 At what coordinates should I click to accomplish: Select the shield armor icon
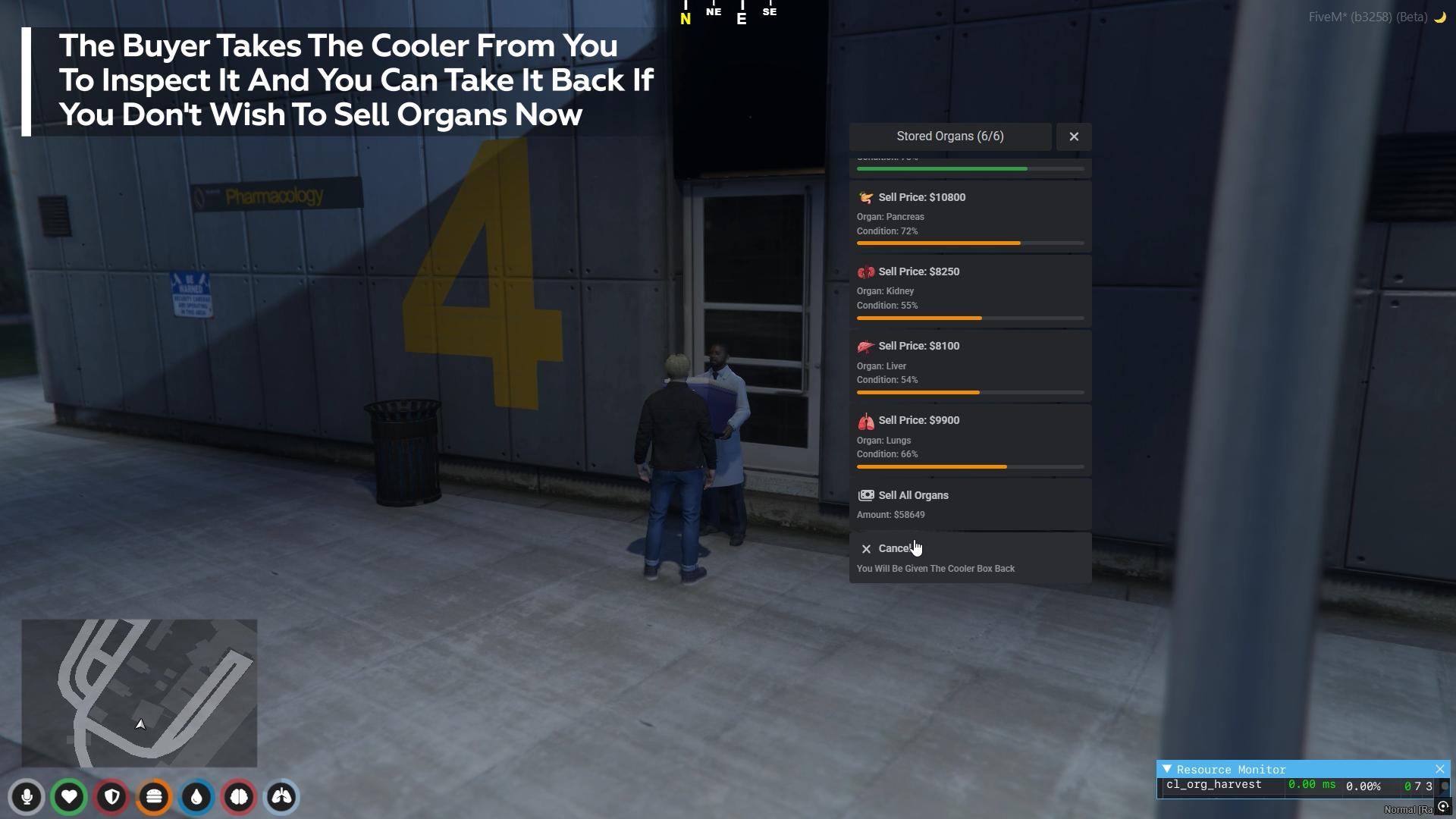[x=111, y=797]
